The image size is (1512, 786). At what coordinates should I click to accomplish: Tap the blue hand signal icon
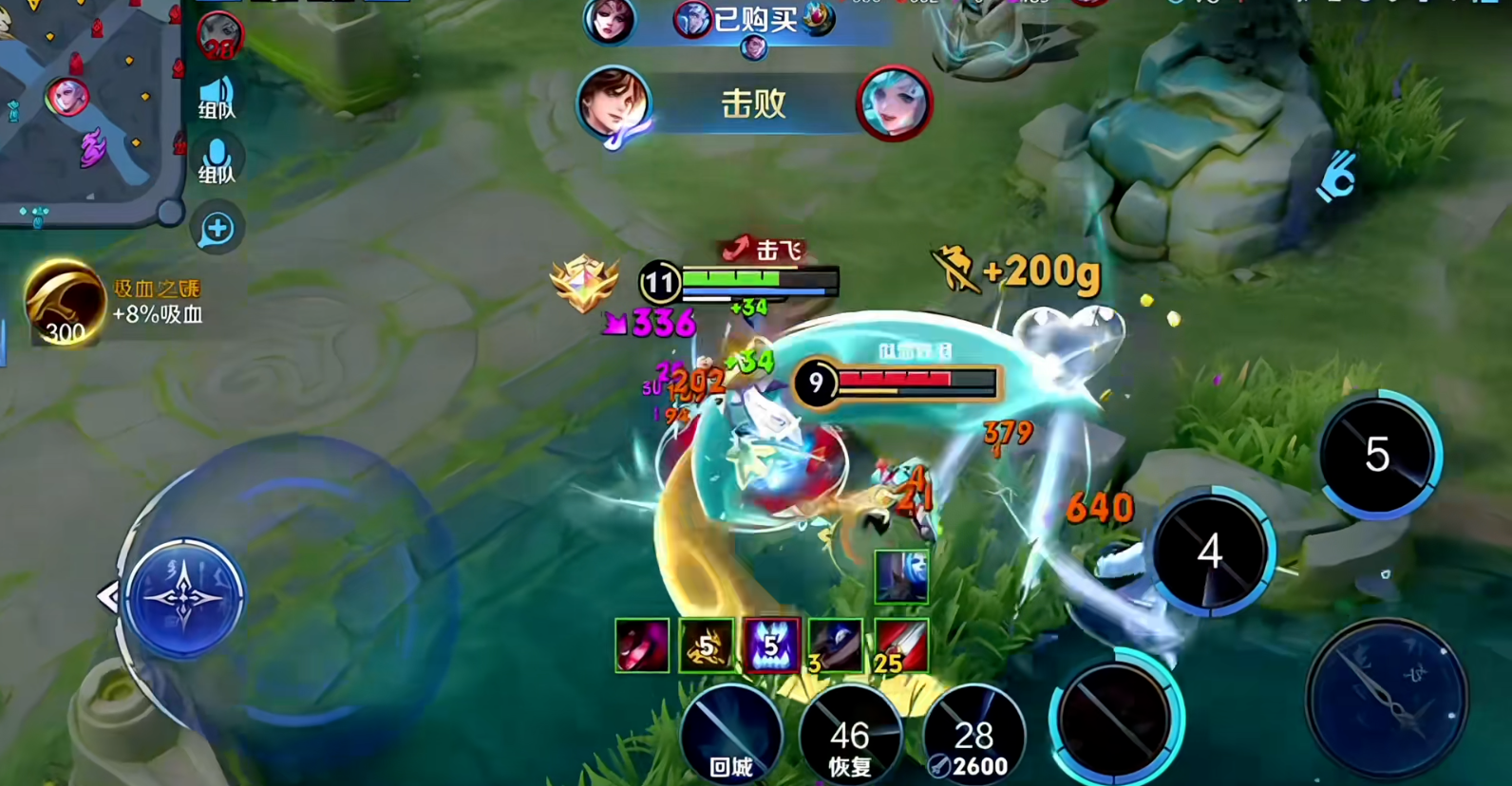coord(1335,176)
